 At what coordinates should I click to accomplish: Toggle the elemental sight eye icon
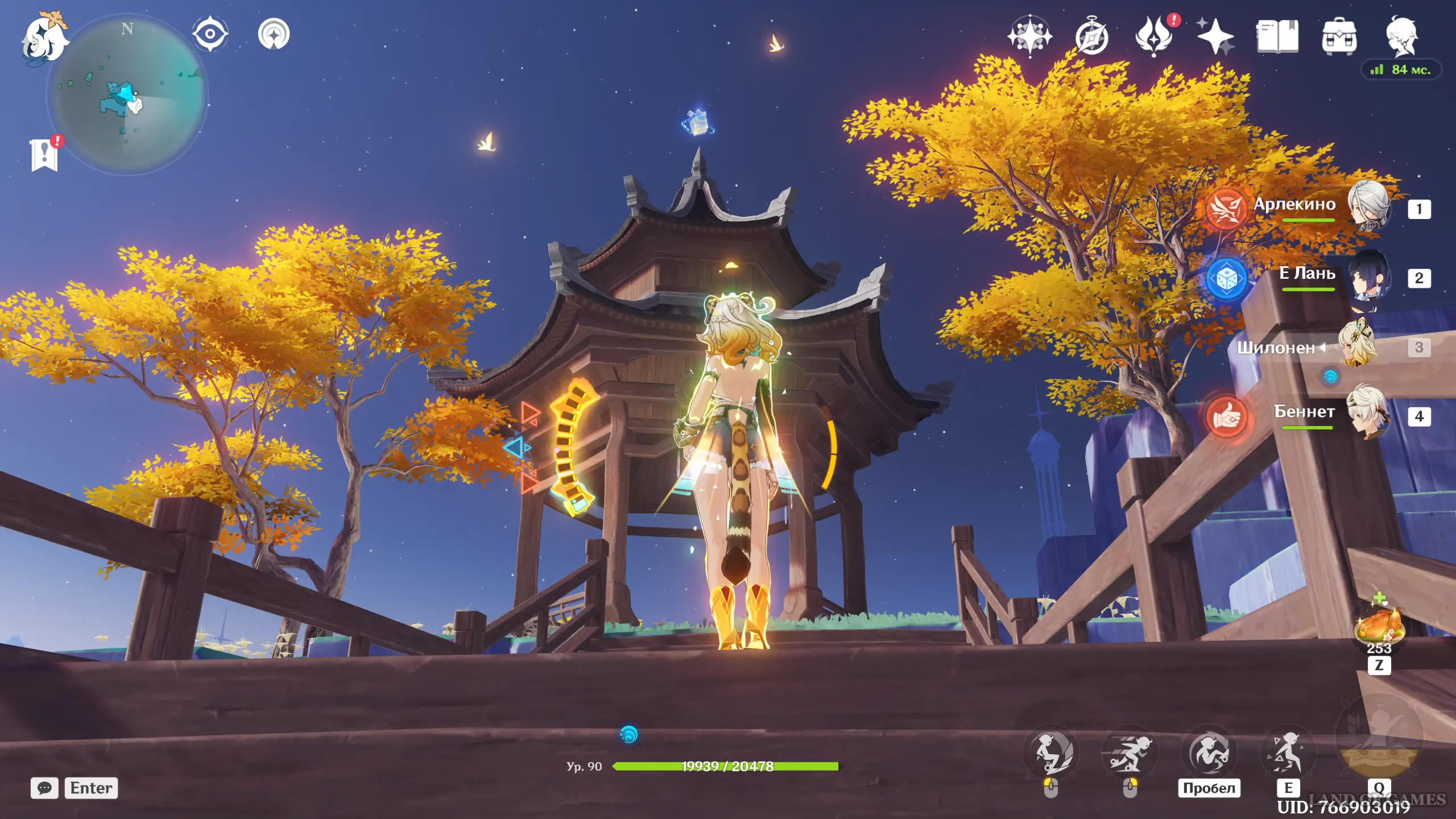(x=210, y=34)
